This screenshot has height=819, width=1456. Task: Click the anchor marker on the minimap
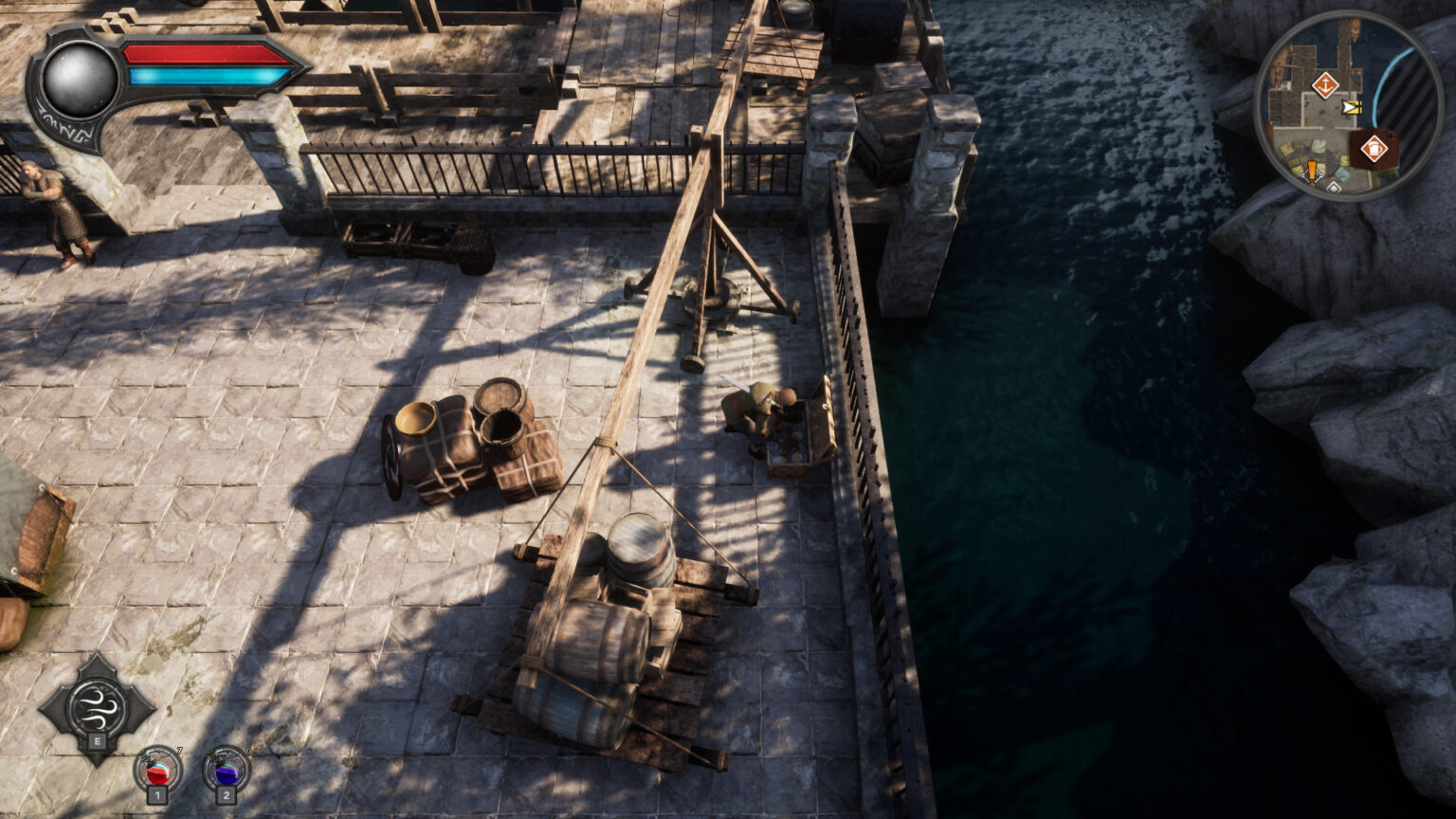point(1324,85)
